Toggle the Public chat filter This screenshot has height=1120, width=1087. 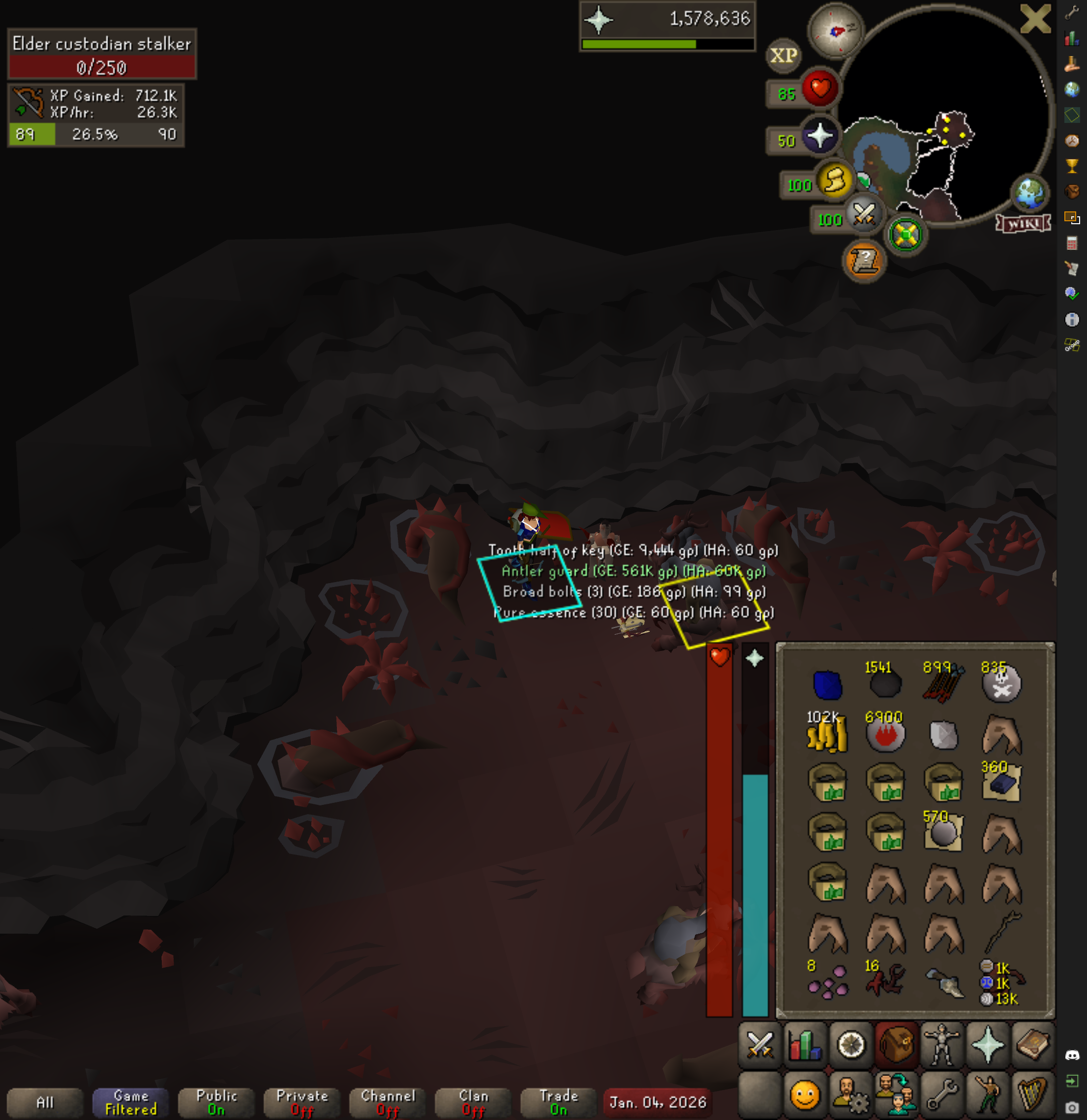(x=216, y=1102)
